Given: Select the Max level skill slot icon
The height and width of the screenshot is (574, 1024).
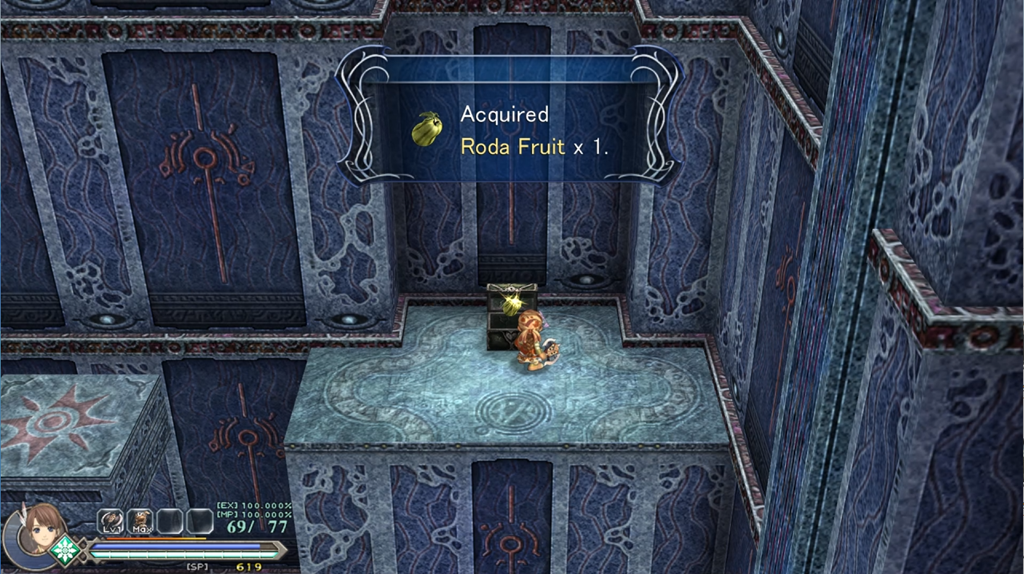Looking at the screenshot, I should 140,521.
